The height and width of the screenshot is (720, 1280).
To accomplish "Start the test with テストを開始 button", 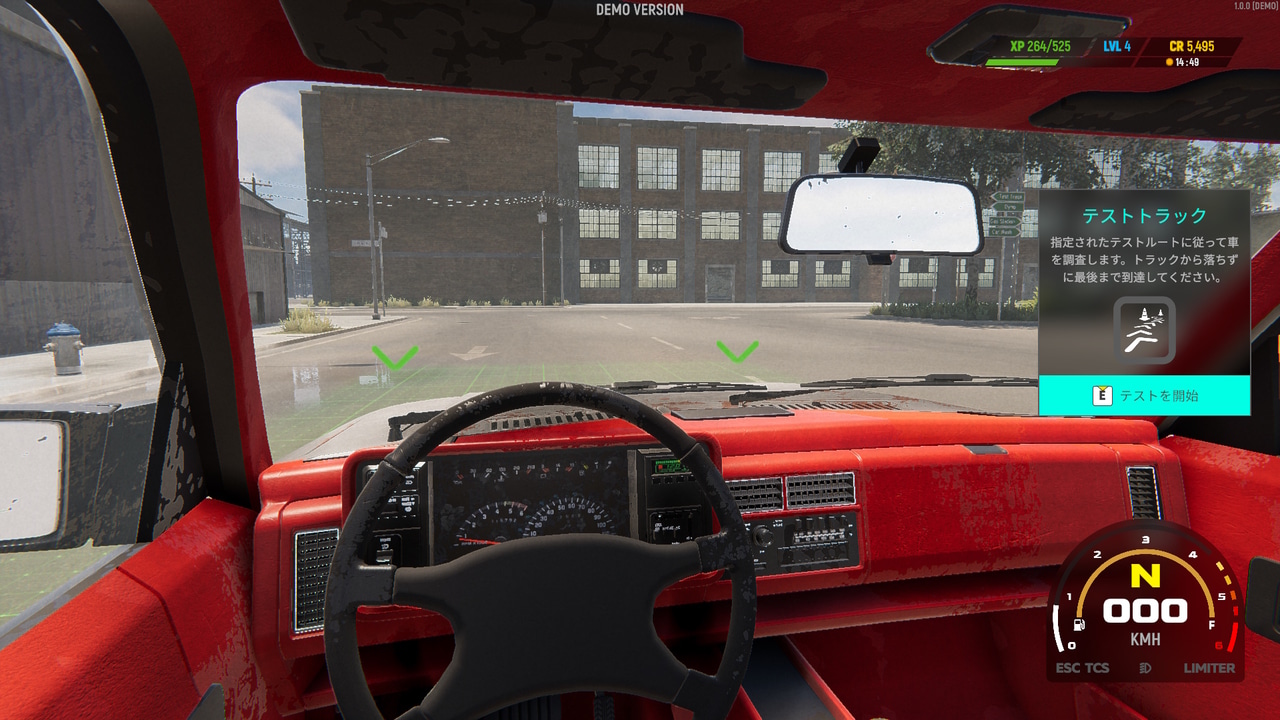I will tap(1144, 395).
